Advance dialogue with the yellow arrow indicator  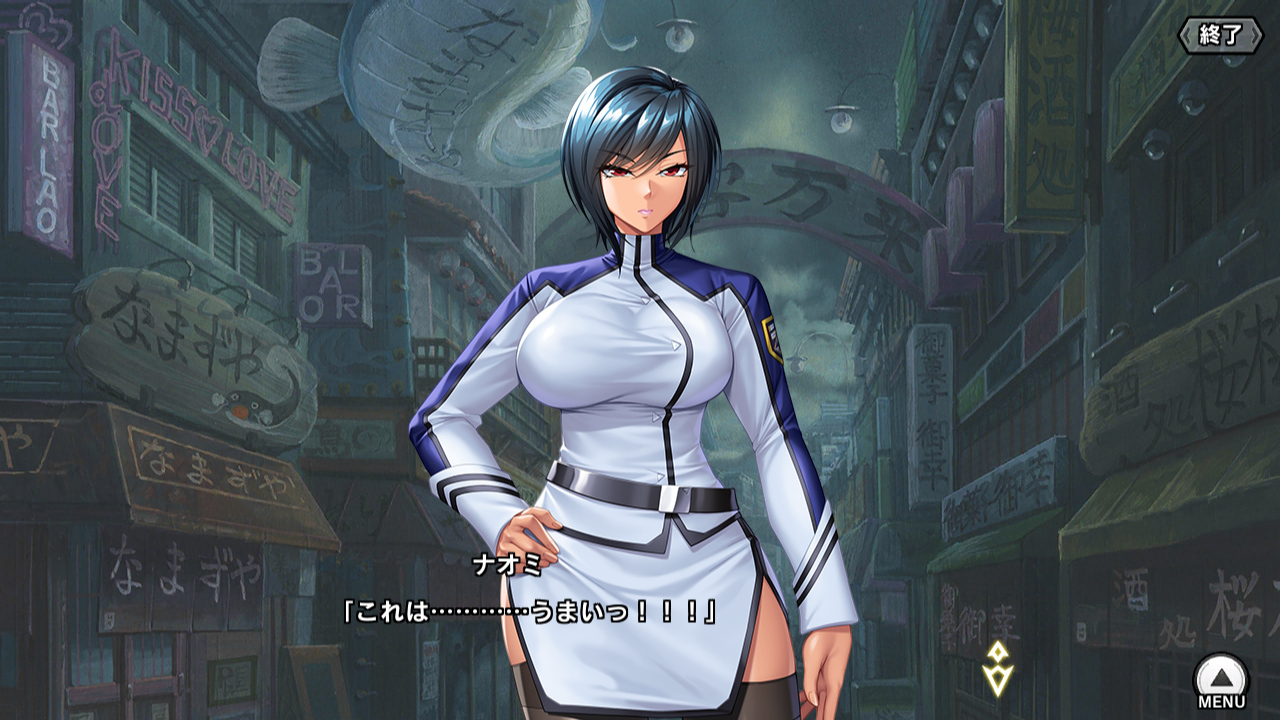(x=996, y=669)
